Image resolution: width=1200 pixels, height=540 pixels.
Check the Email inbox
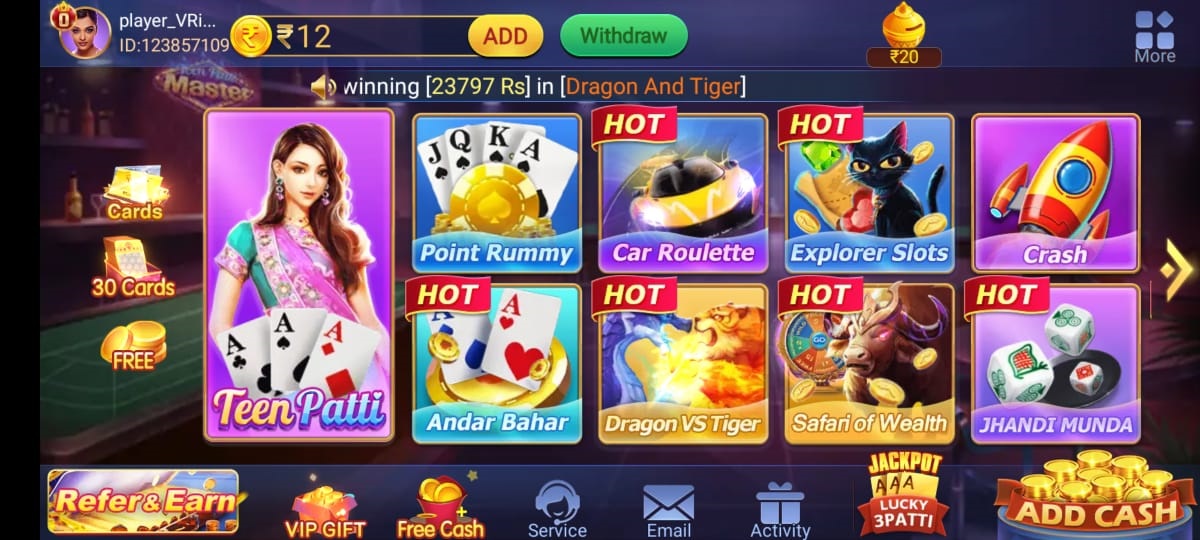coord(668,508)
